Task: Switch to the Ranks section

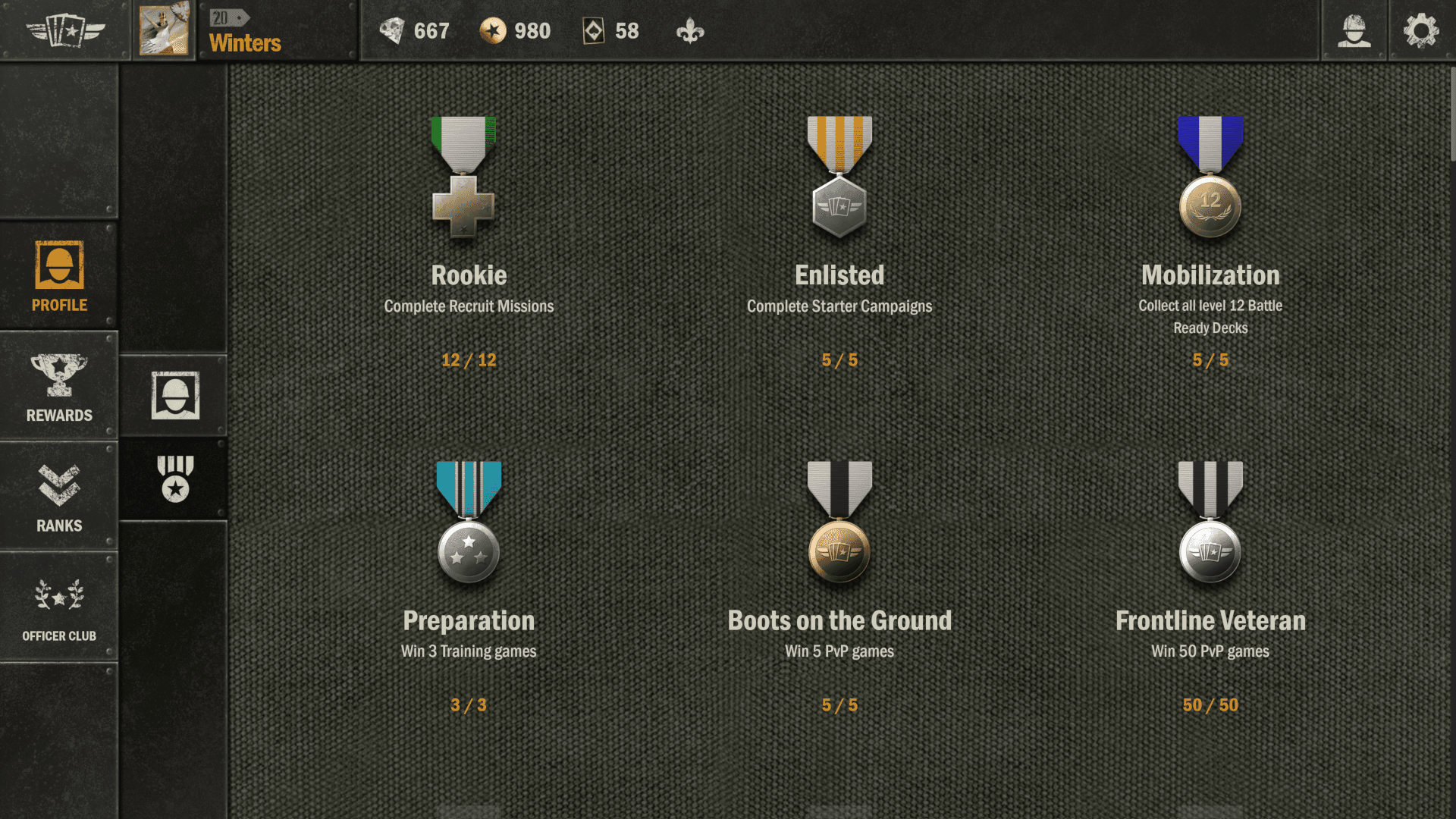Action: click(59, 497)
